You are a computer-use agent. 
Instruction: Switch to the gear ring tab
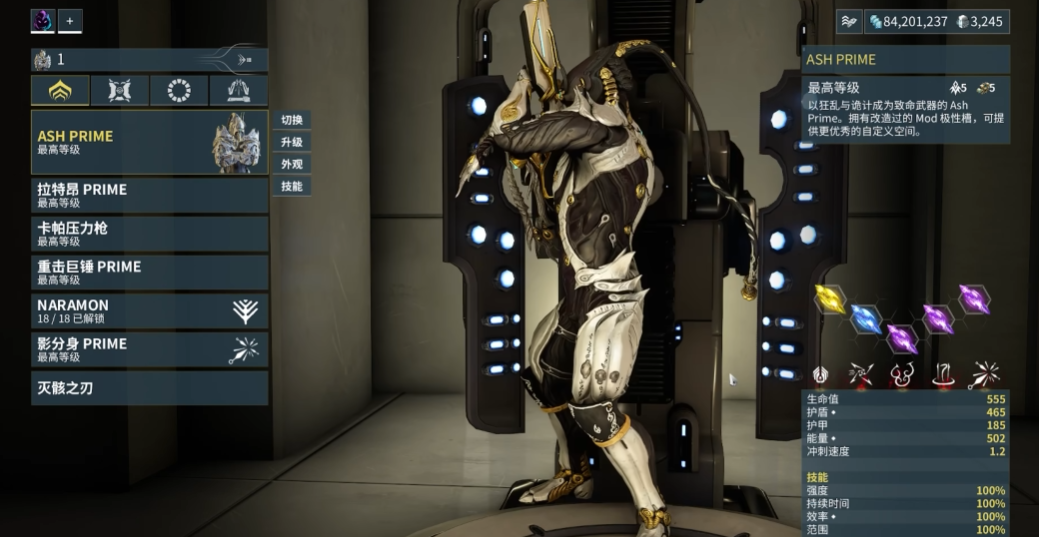(x=179, y=91)
